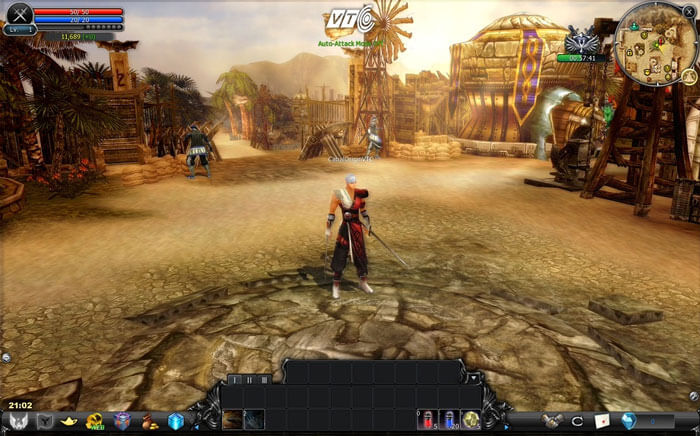
Task: Select the gold coin item slot
Action: (x=471, y=419)
